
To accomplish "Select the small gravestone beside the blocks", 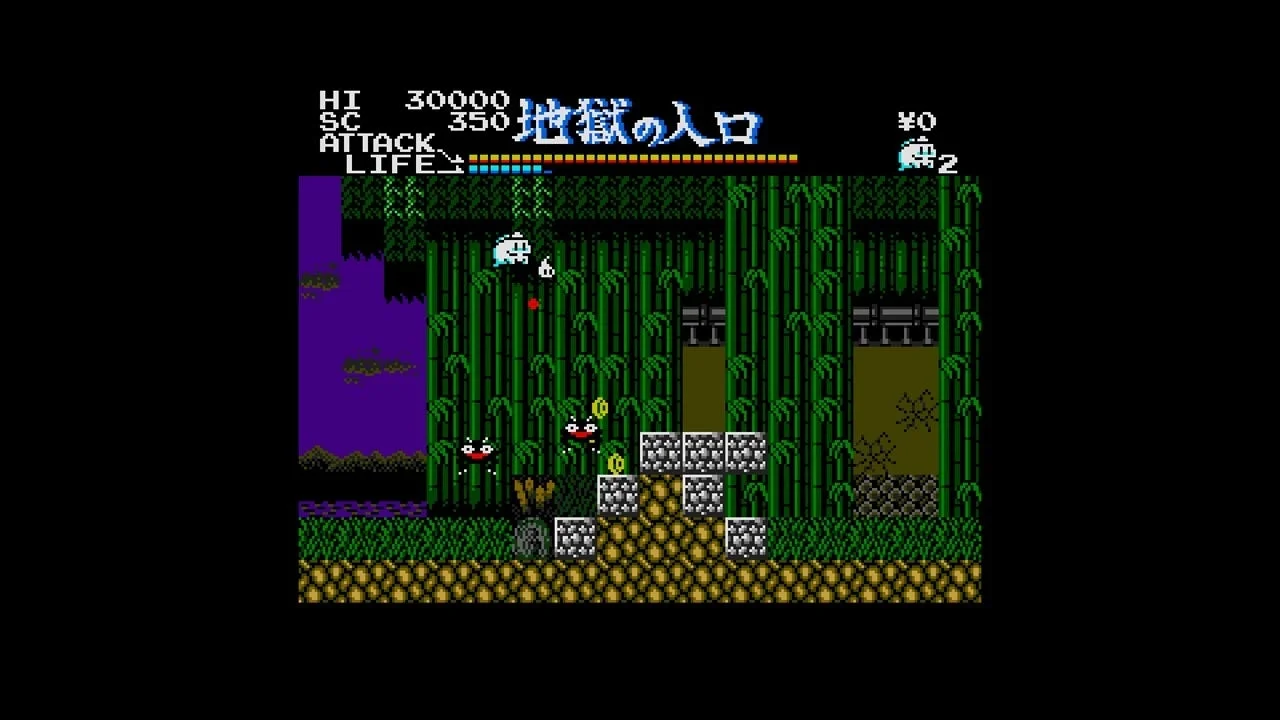I will [x=530, y=535].
